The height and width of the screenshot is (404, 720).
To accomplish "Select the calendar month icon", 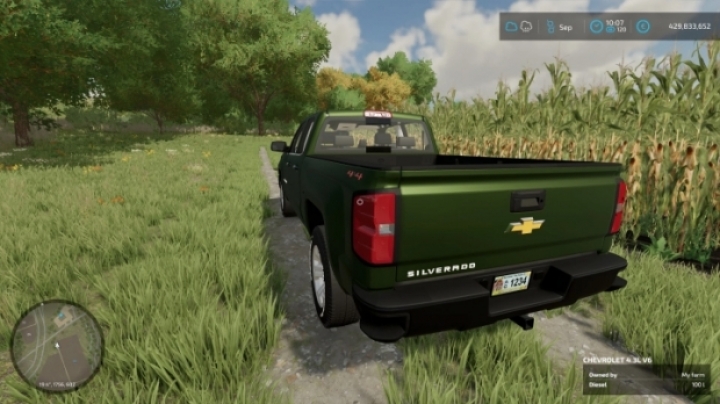I will click(x=551, y=26).
